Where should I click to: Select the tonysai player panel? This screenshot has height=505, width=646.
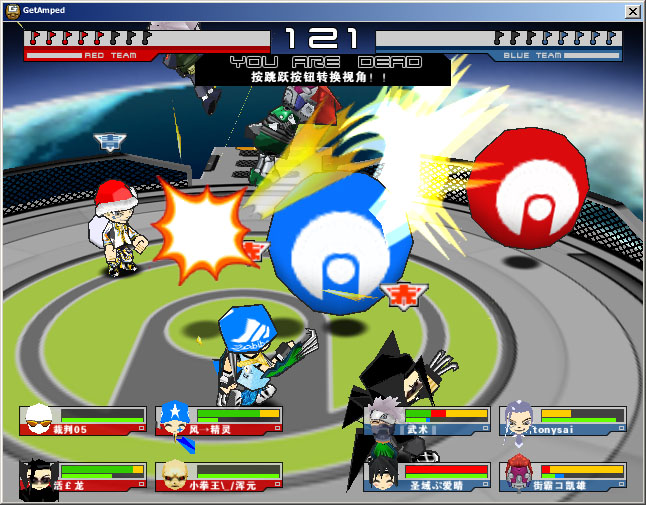coord(563,421)
